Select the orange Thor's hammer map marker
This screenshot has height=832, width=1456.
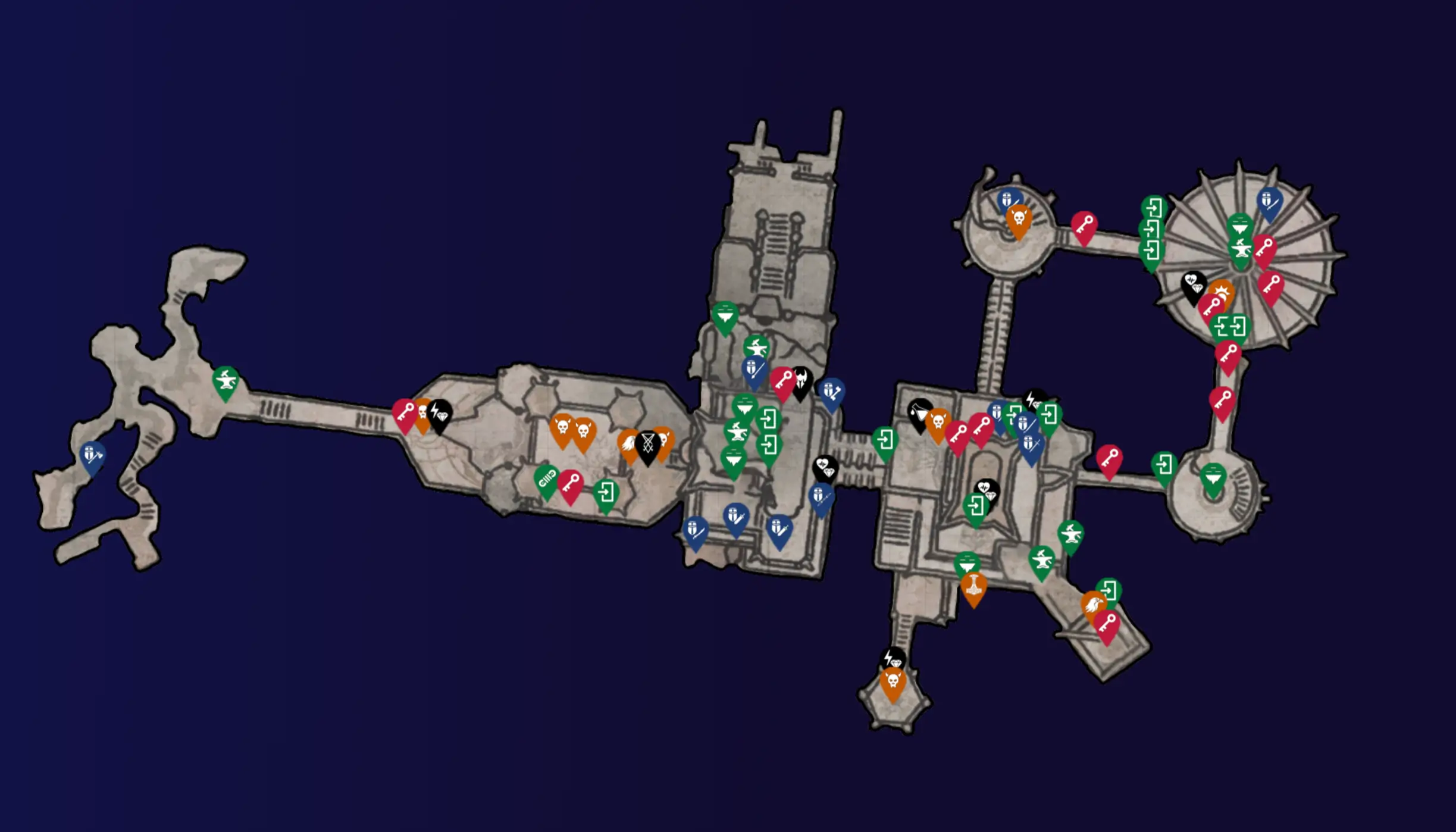[x=973, y=586]
